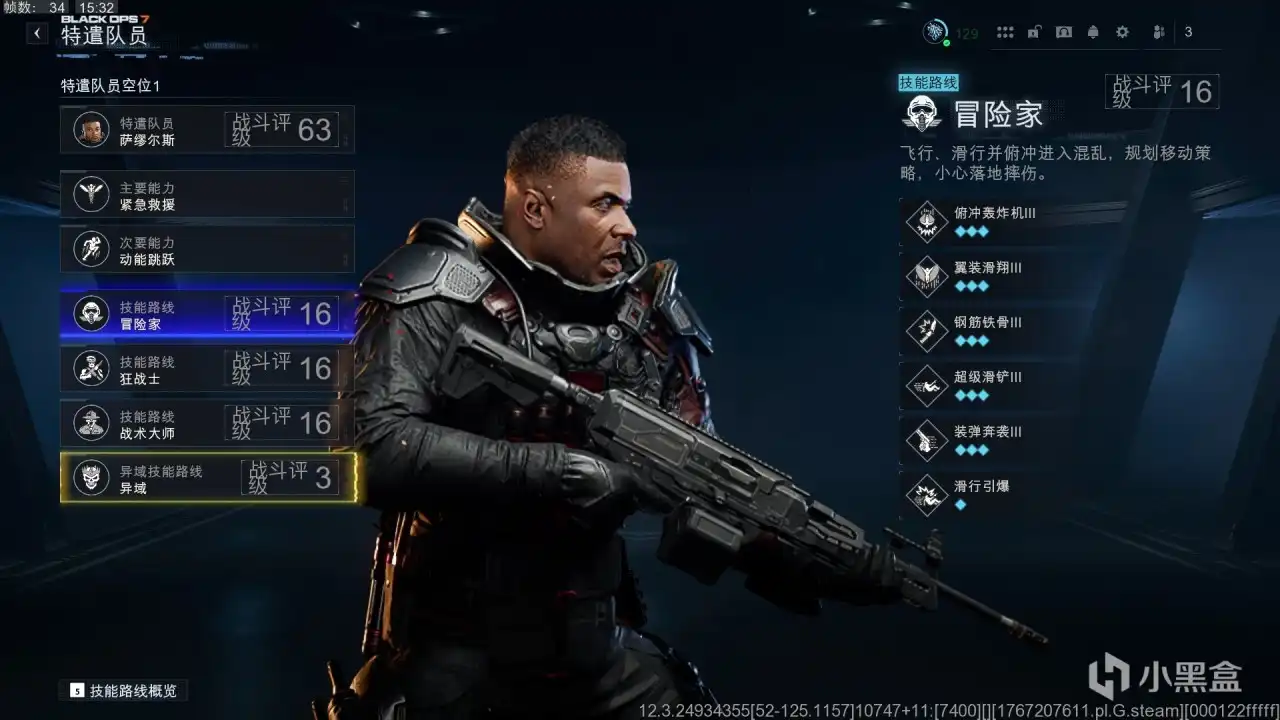Viewport: 1280px width, 720px height.
Task: Select operator 萨缪尔斯 row
Action: point(207,130)
